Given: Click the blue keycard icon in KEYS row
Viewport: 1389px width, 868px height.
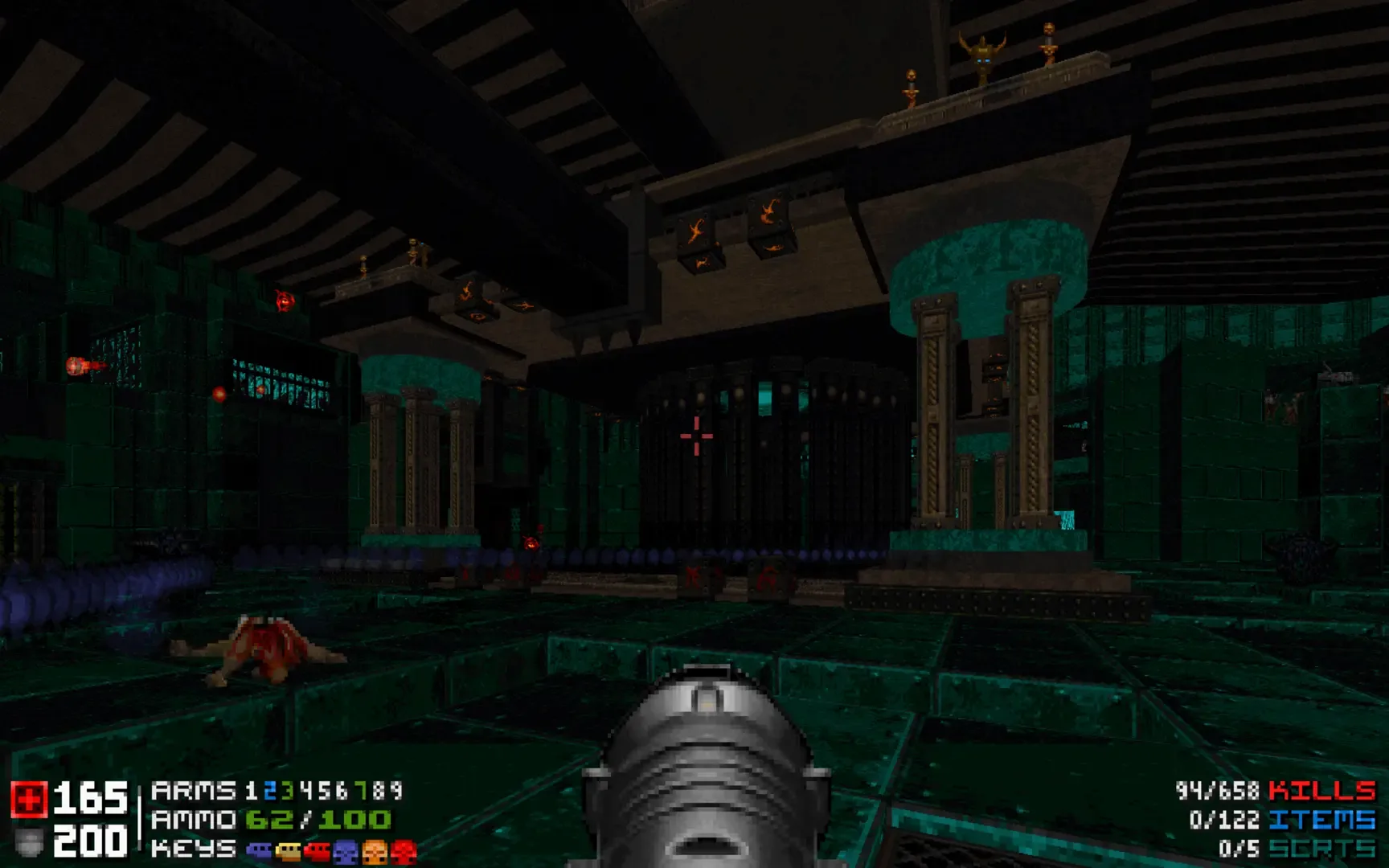Looking at the screenshot, I should [260, 848].
